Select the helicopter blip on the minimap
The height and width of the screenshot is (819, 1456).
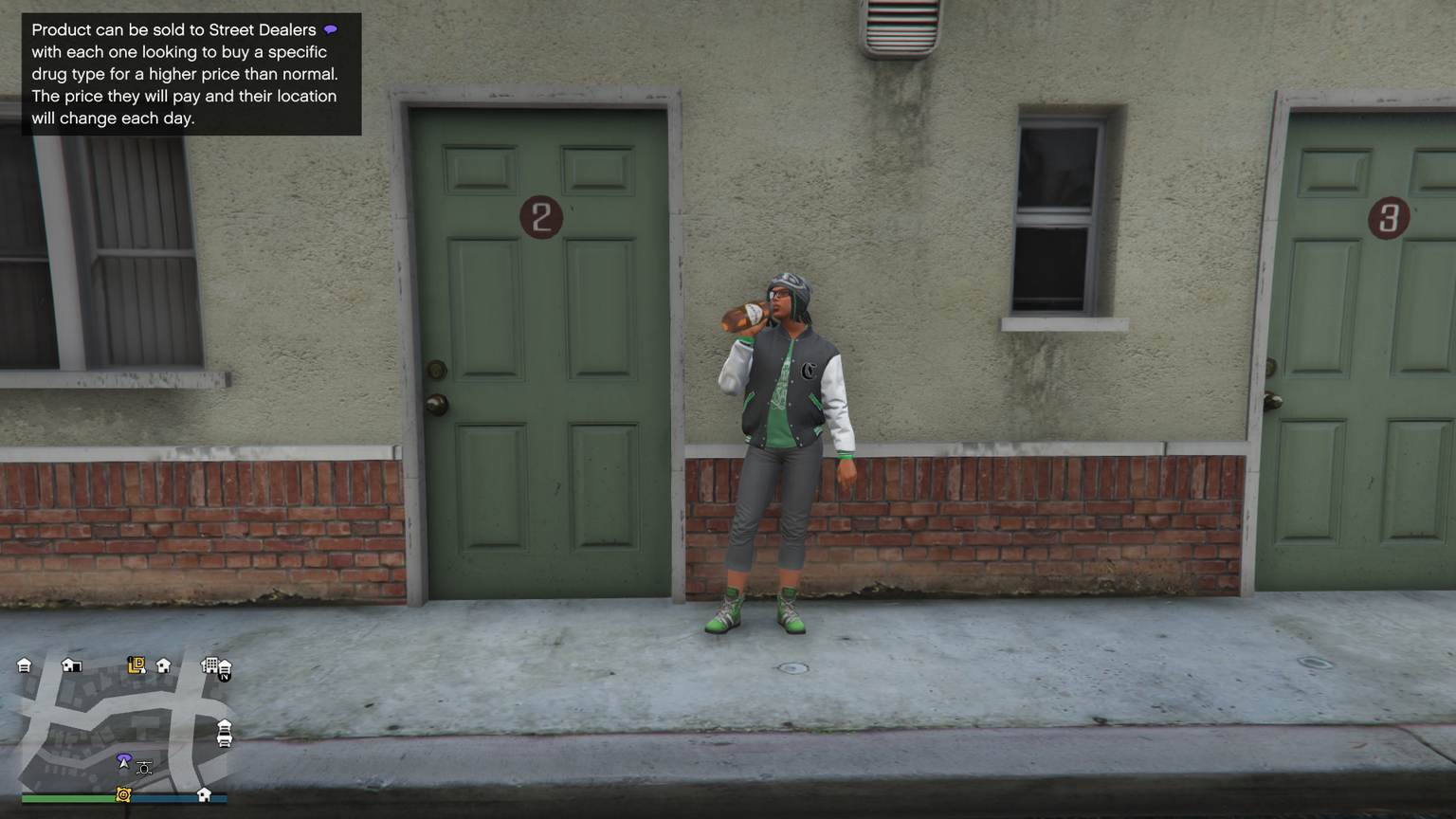[144, 768]
